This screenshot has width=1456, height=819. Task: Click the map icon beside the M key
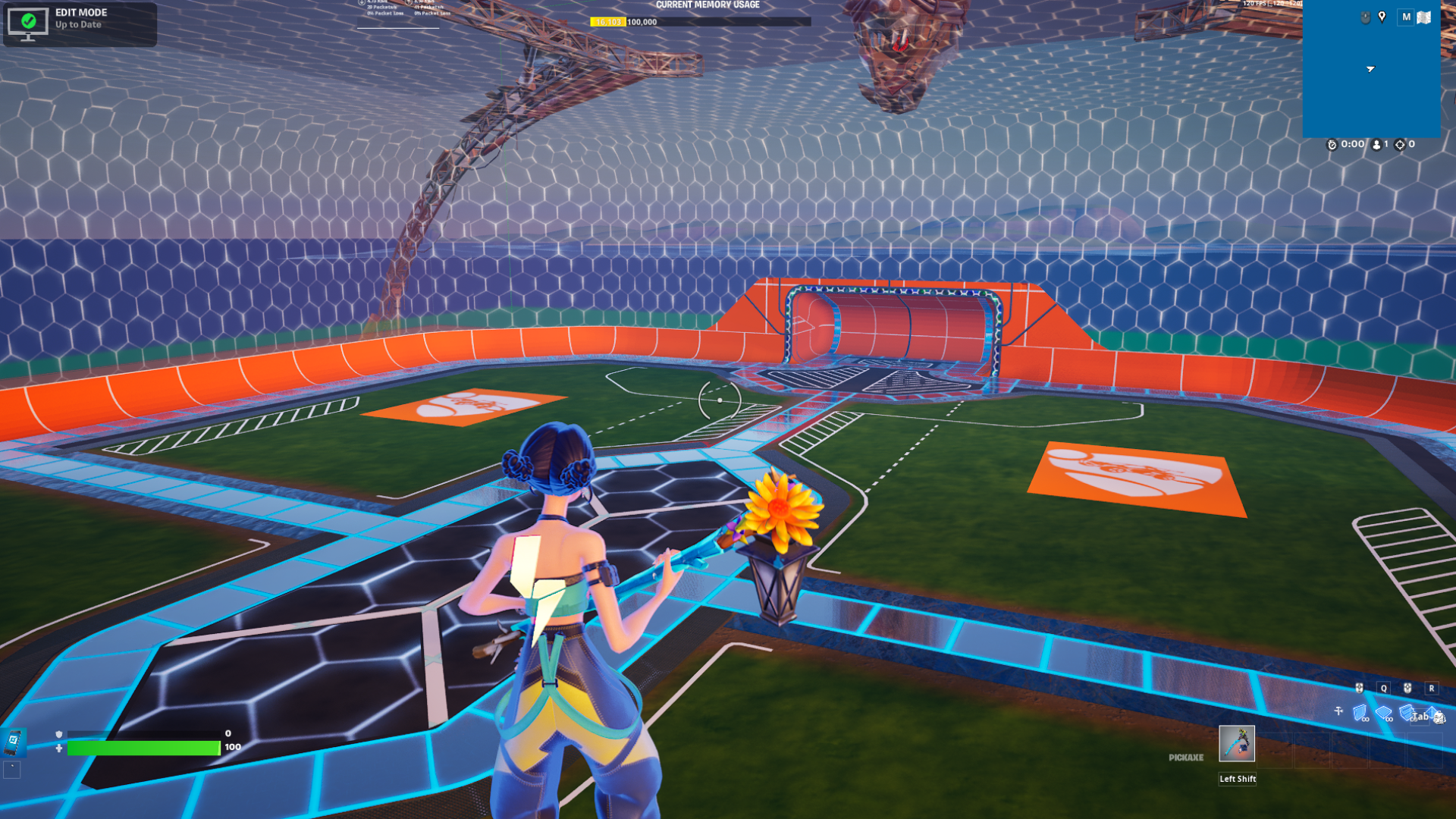point(1423,17)
